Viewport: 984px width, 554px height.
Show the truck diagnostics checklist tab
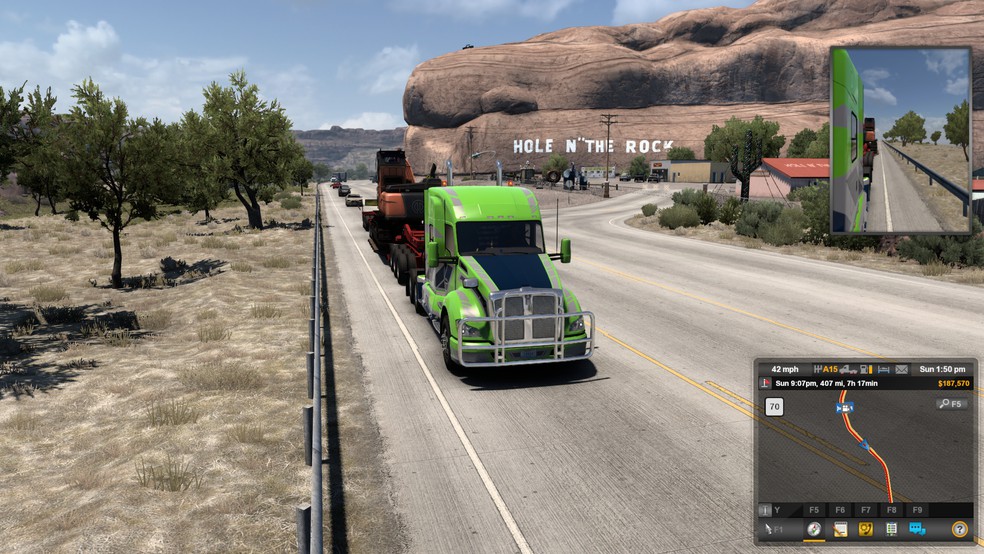[x=891, y=529]
